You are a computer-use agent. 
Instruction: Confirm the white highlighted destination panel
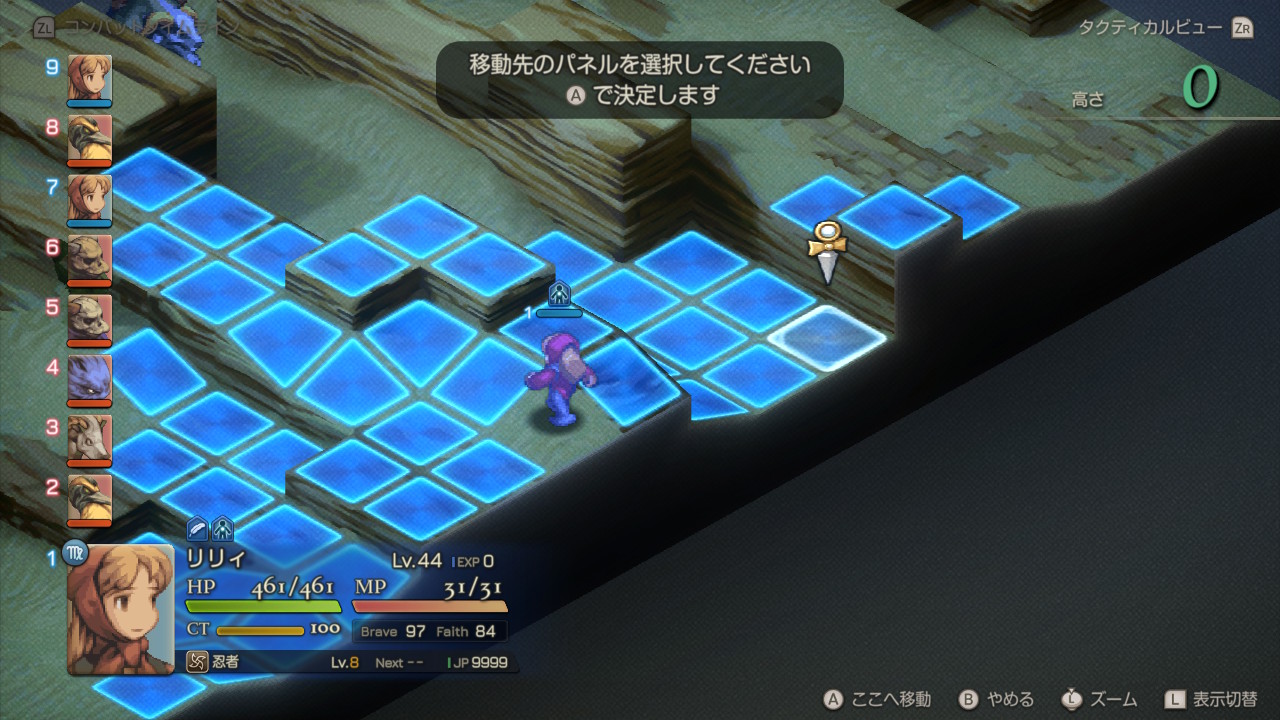(x=826, y=338)
